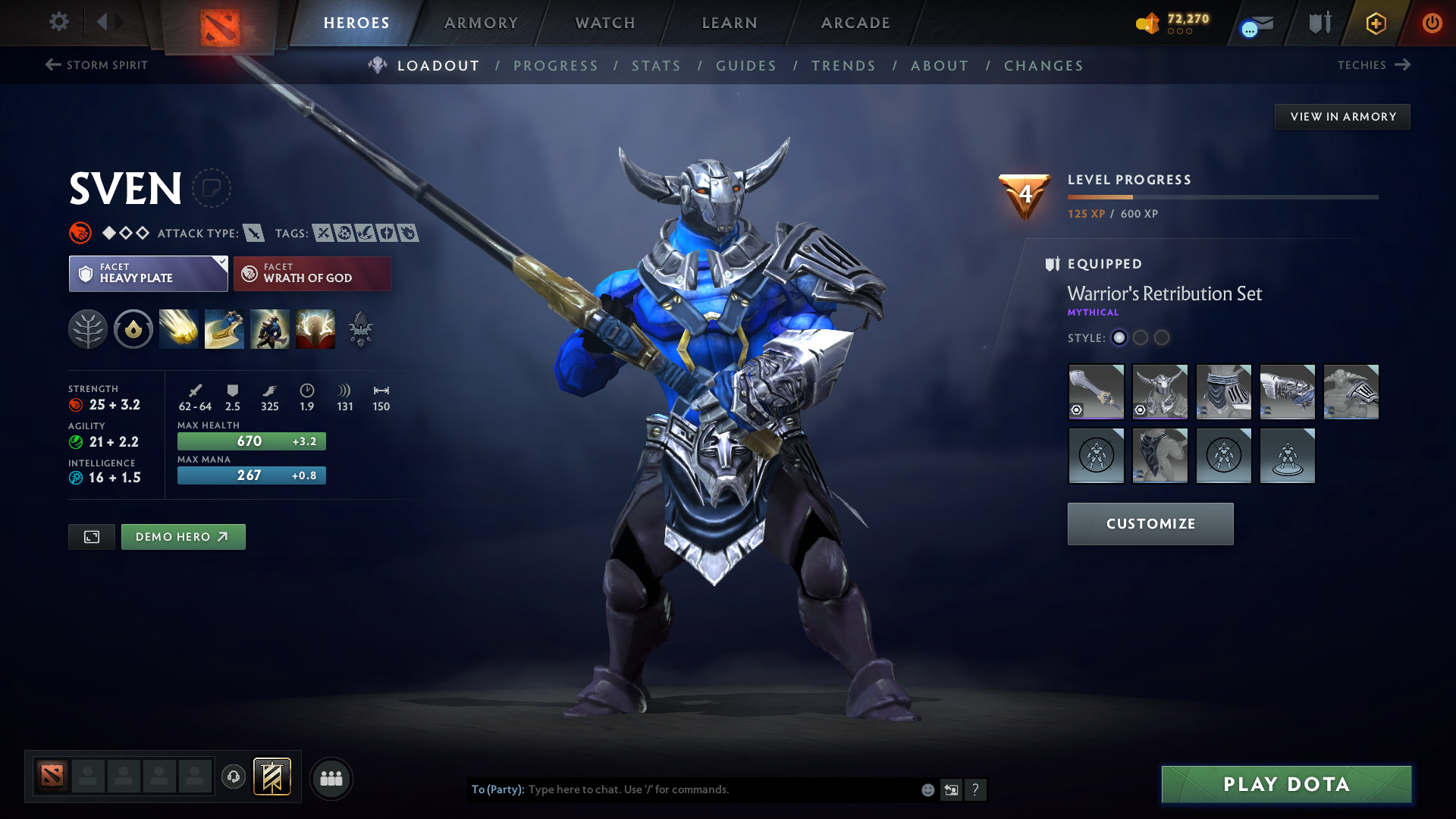Screen dimensions: 1456x819
Task: Select the Storm Hammer ability icon
Action: point(178,329)
